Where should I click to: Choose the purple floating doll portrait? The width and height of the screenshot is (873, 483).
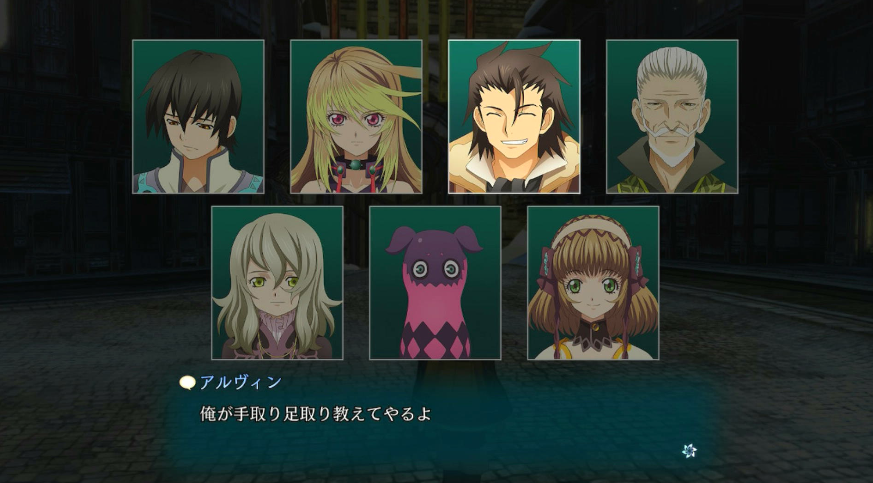coord(435,283)
